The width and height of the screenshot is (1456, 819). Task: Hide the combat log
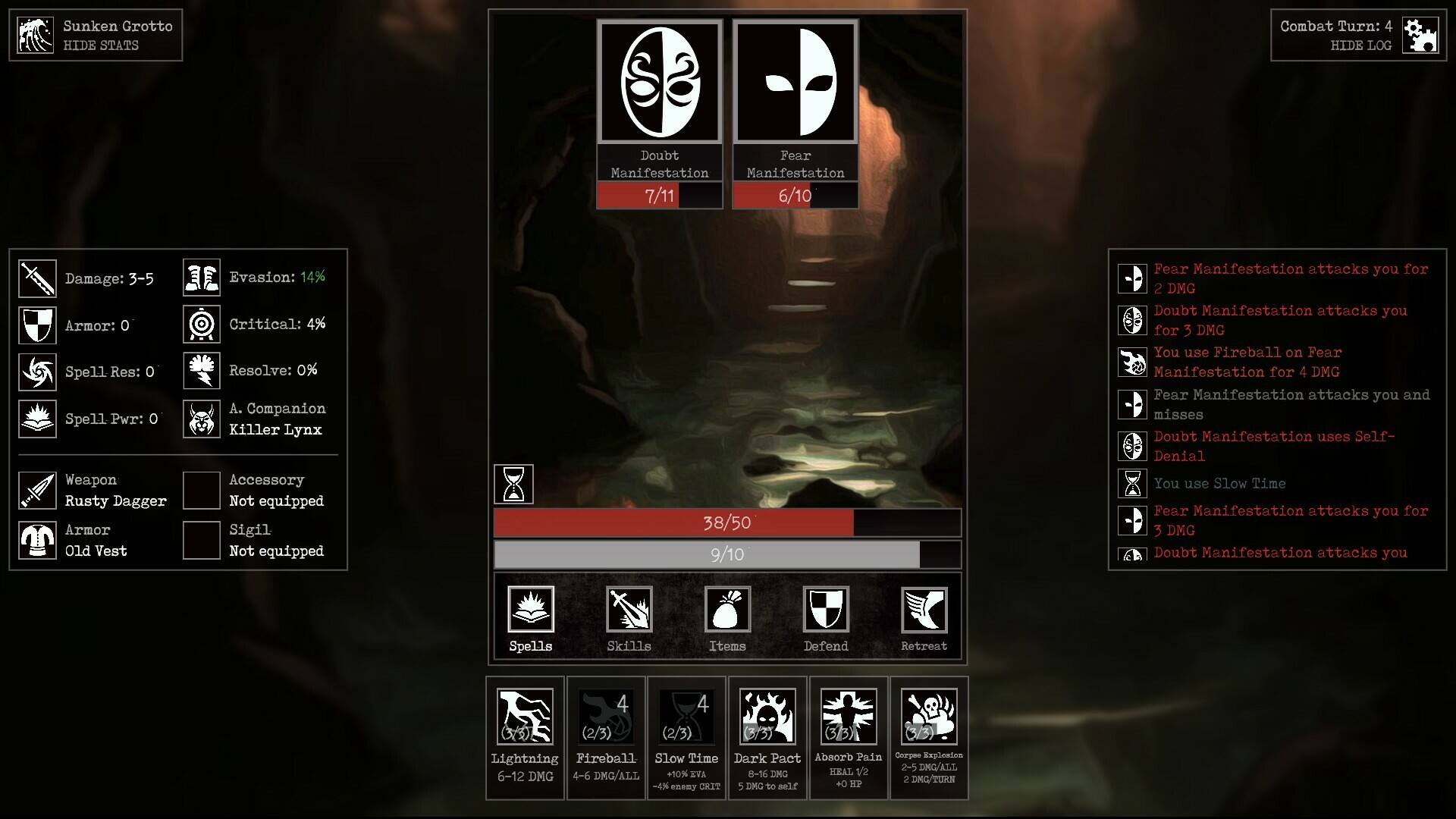[1360, 45]
